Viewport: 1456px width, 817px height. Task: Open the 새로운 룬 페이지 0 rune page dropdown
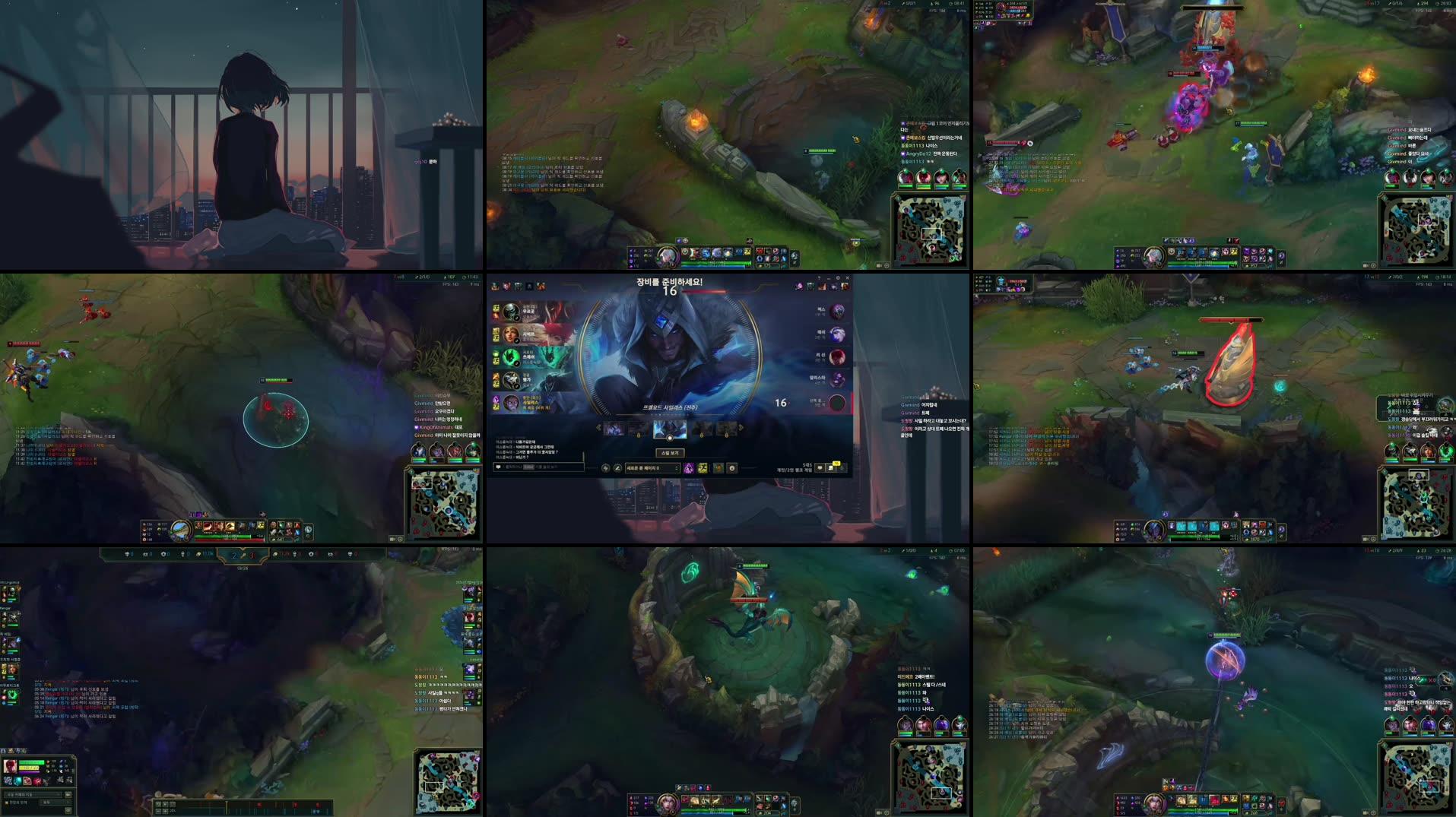[x=652, y=469]
